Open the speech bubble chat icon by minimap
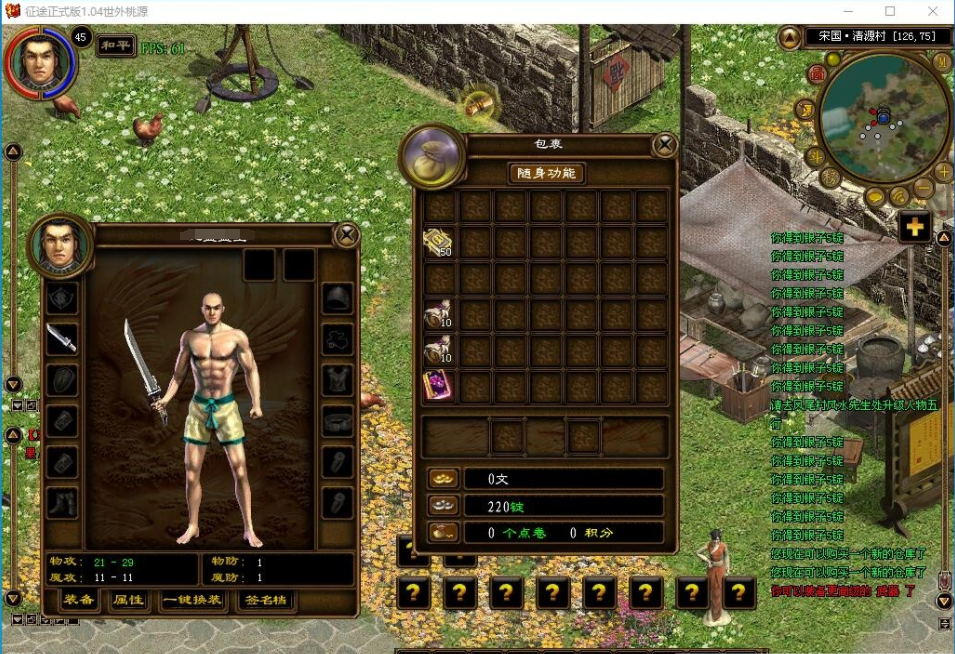This screenshot has height=654, width=955. (875, 197)
